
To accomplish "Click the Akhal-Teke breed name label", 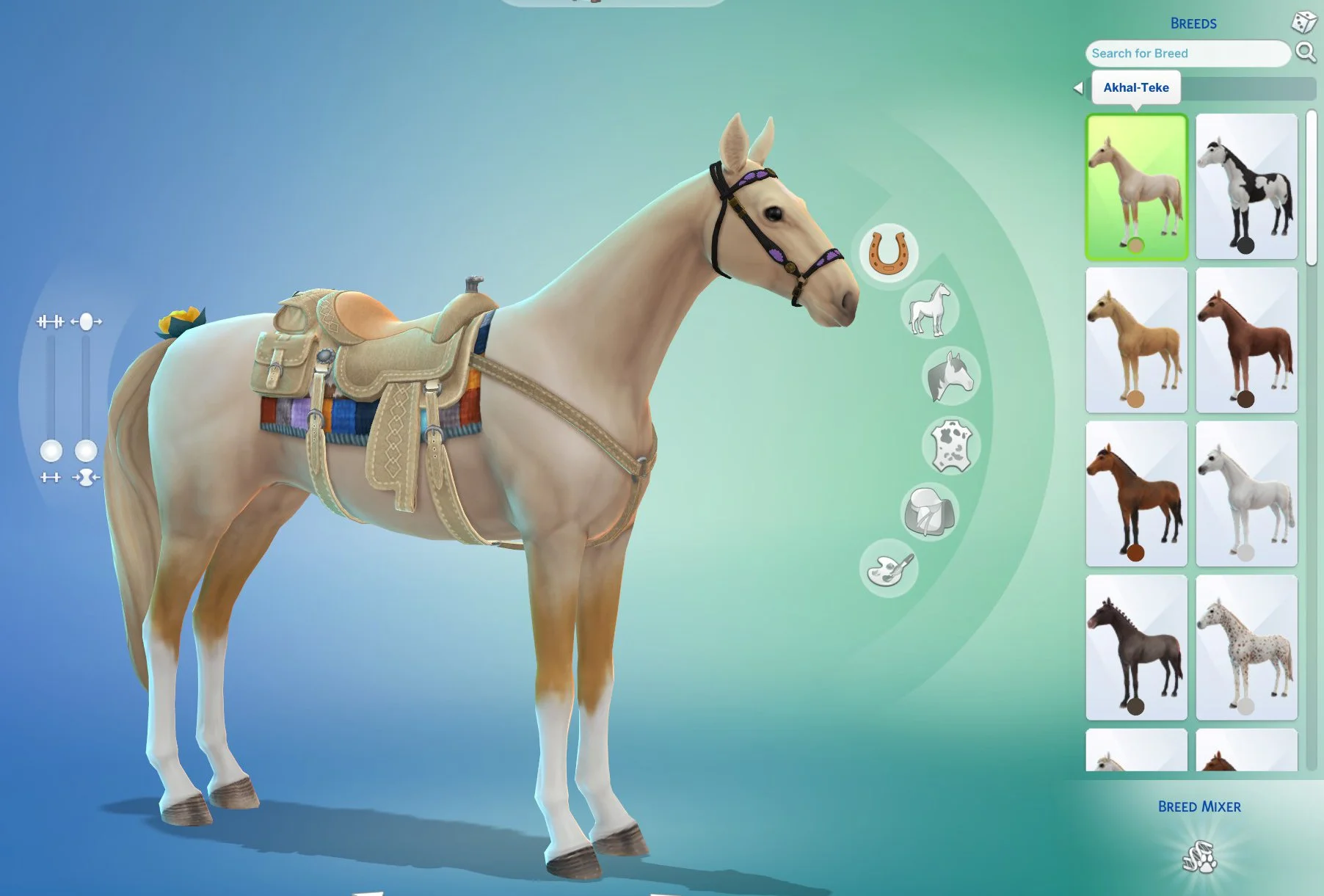I will point(1138,87).
